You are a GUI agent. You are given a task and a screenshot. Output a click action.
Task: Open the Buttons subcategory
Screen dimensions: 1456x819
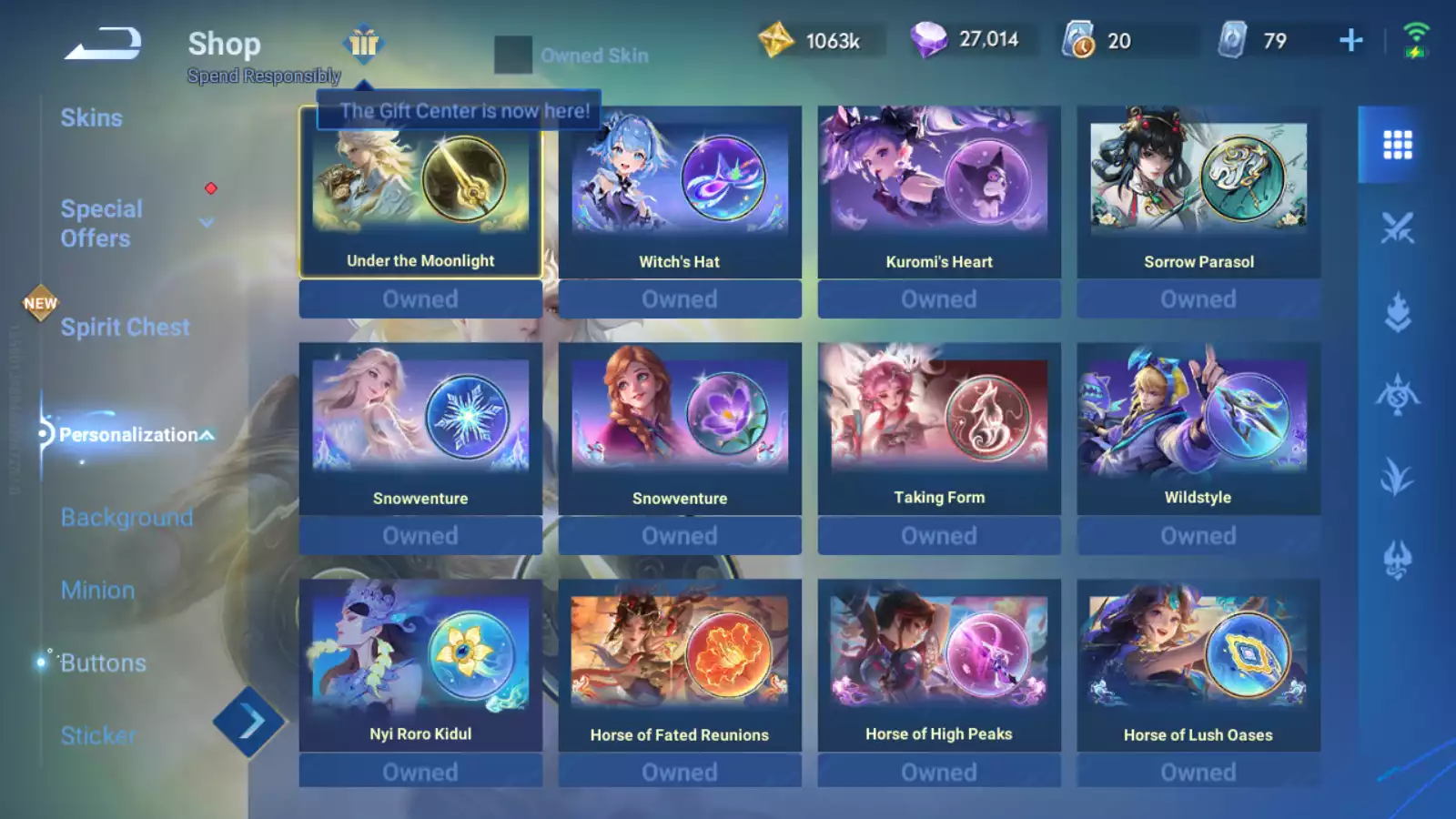pyautogui.click(x=103, y=663)
